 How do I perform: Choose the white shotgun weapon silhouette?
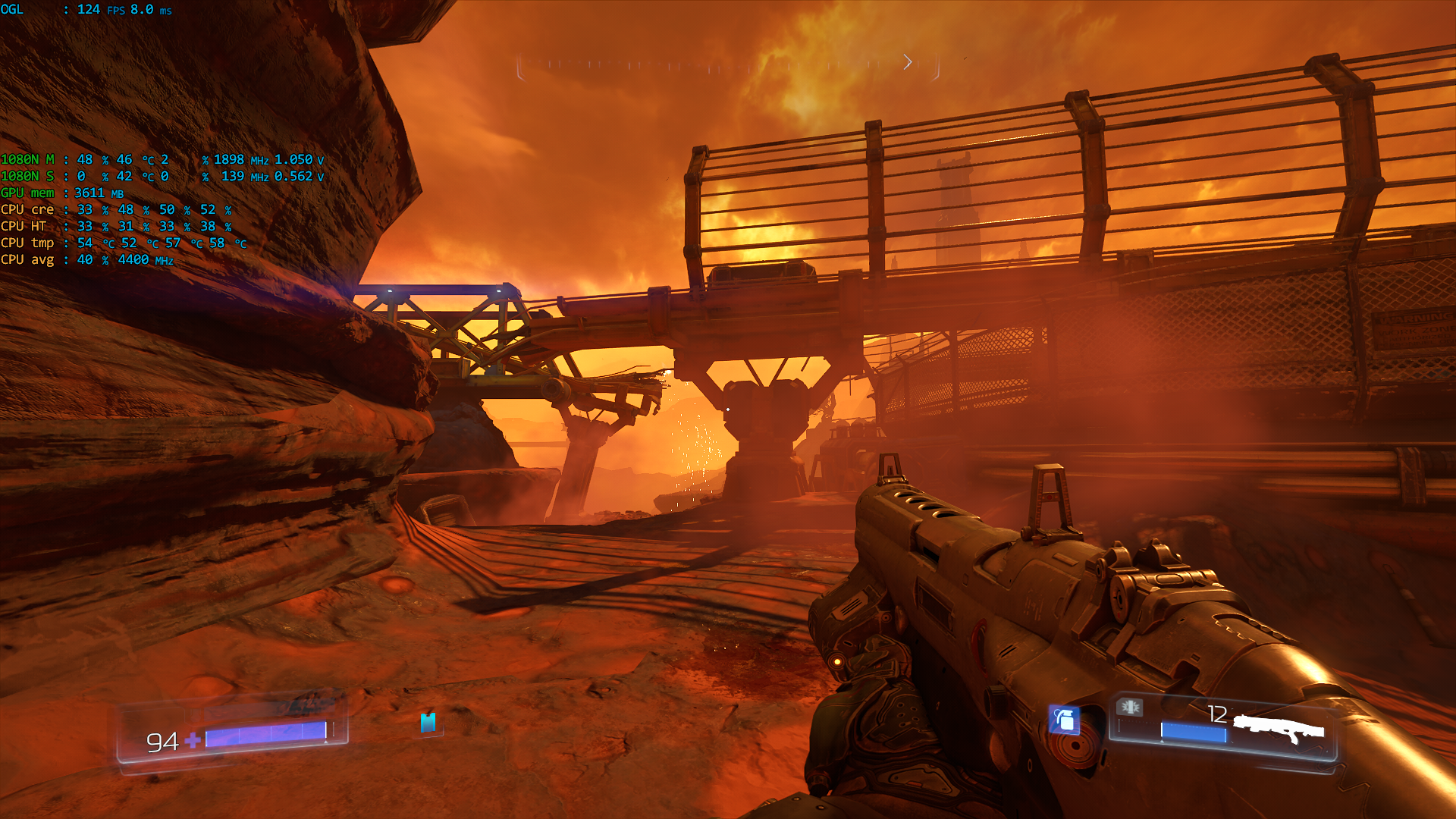pyautogui.click(x=1279, y=730)
